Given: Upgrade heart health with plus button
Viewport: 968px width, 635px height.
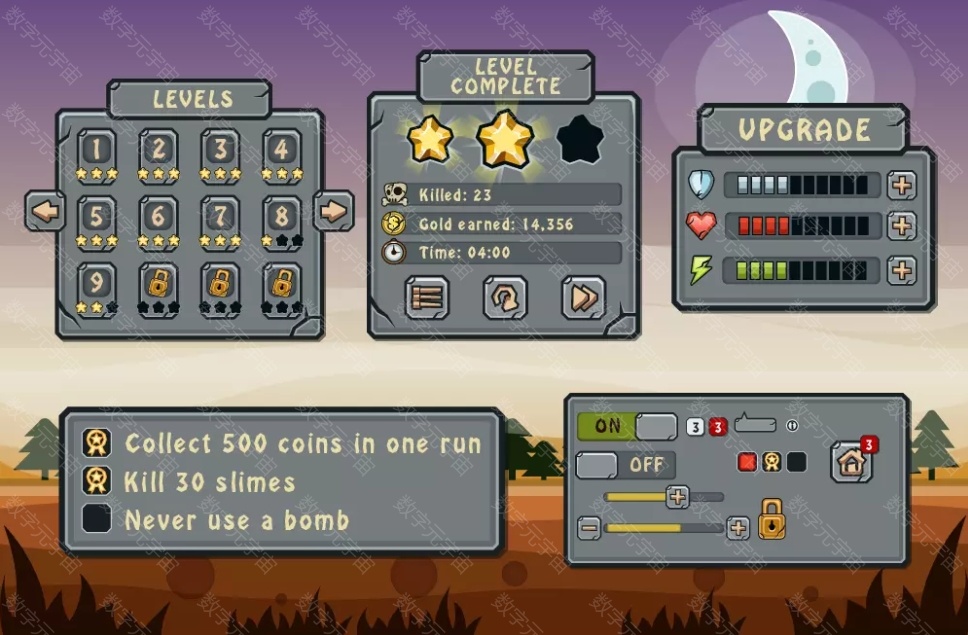Looking at the screenshot, I should pos(902,225).
